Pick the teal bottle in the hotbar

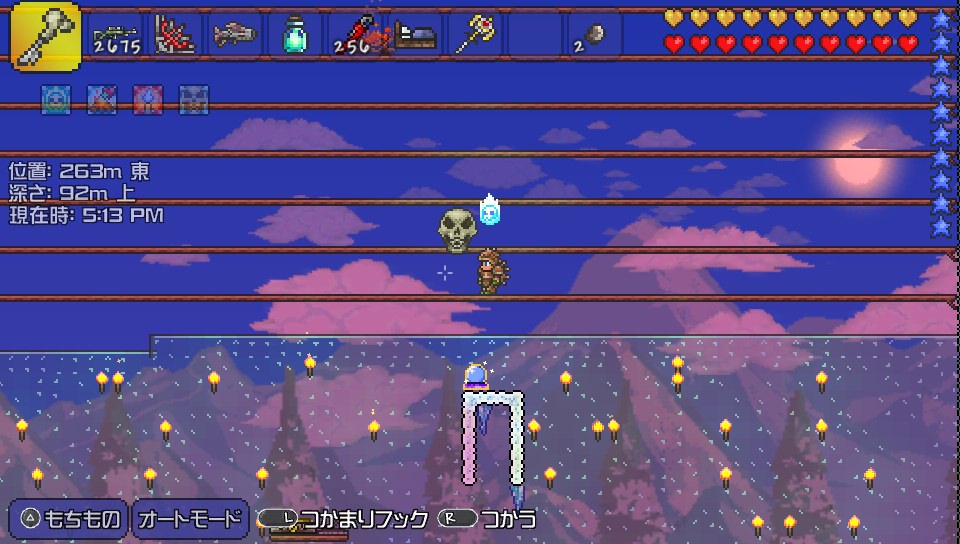point(294,36)
